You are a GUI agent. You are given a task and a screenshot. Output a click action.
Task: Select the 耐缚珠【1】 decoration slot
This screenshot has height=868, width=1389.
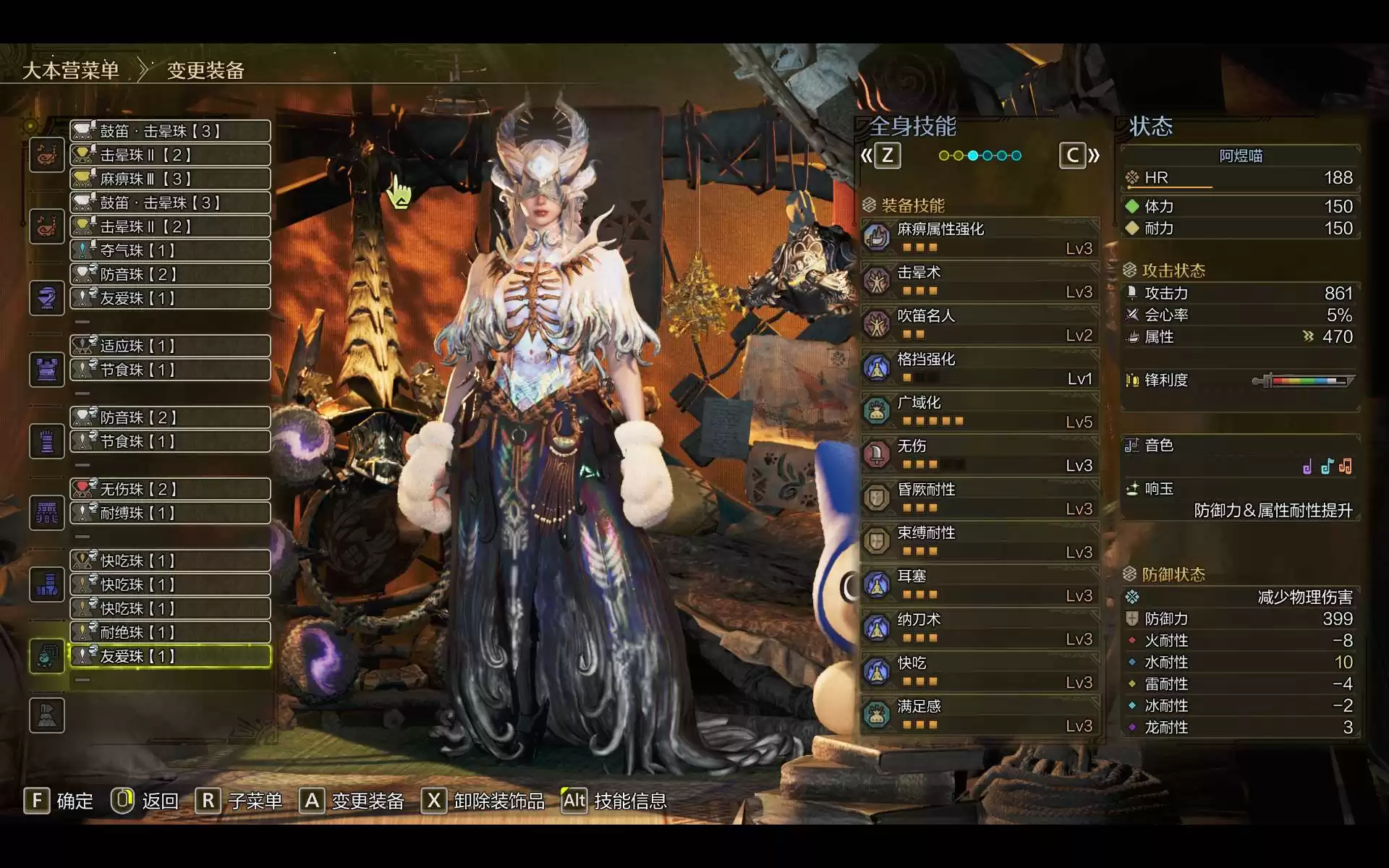coord(171,513)
